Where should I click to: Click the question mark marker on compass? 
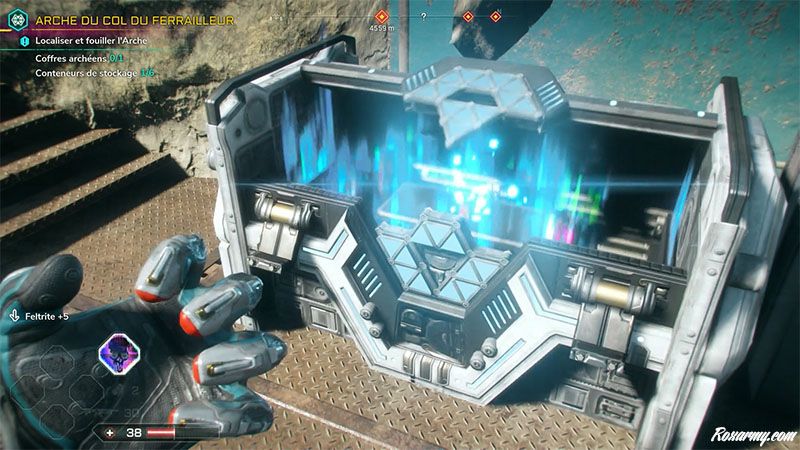pyautogui.click(x=424, y=17)
